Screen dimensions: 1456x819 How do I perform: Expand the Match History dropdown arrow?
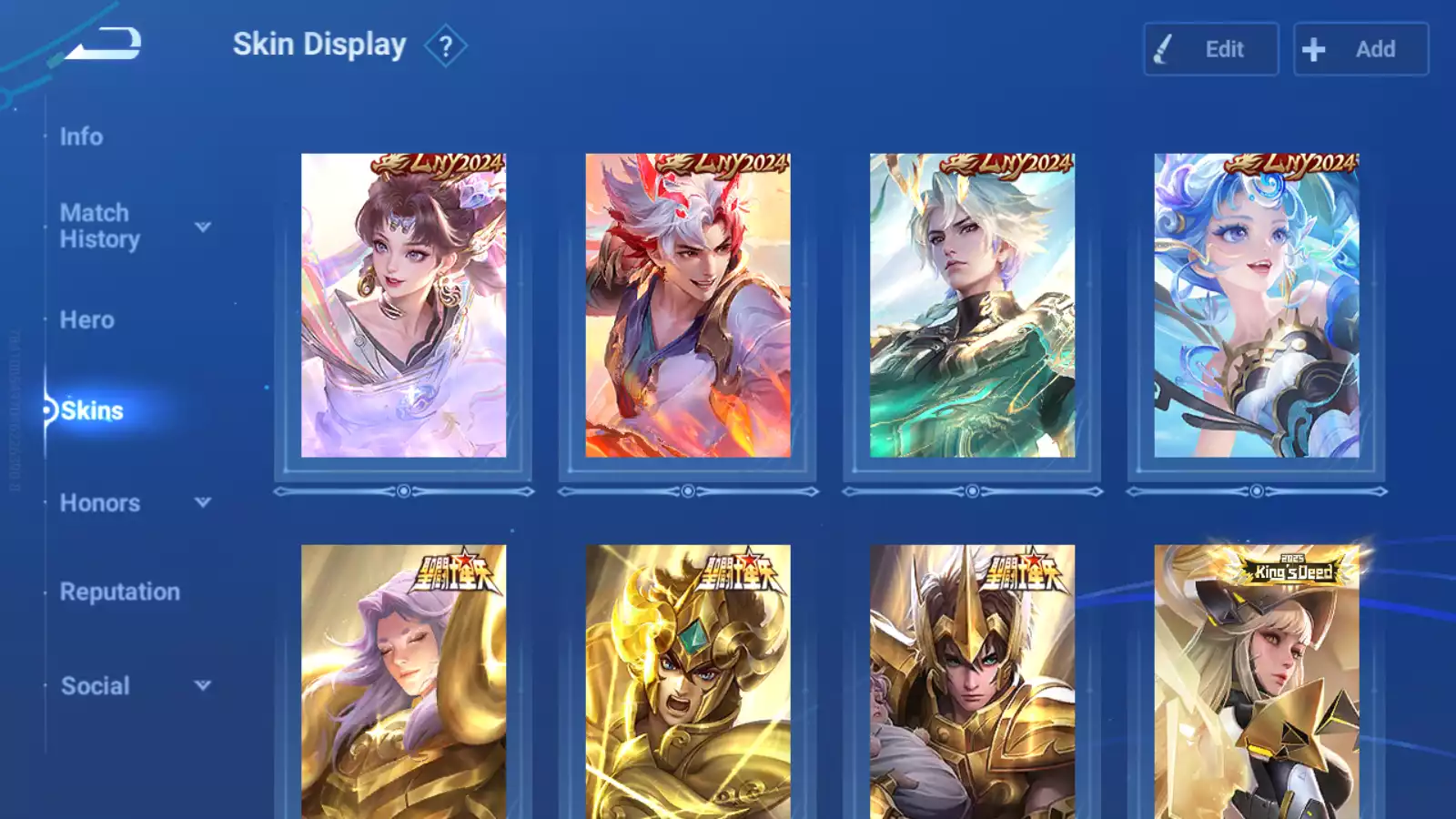203,227
